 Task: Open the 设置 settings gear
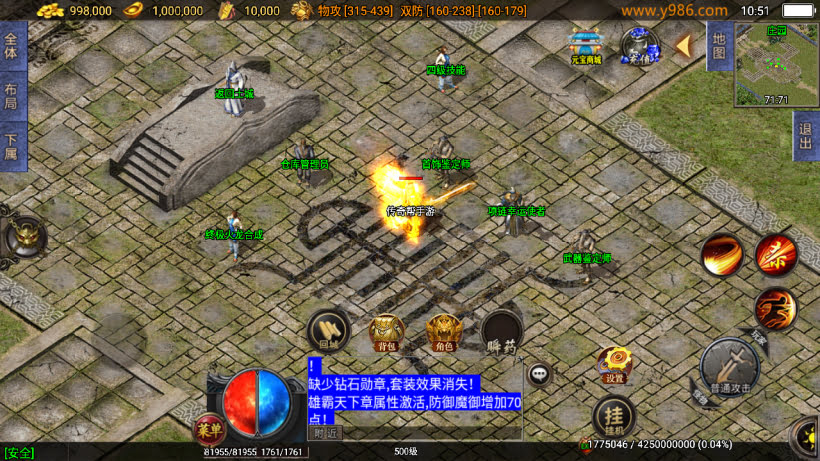click(614, 366)
